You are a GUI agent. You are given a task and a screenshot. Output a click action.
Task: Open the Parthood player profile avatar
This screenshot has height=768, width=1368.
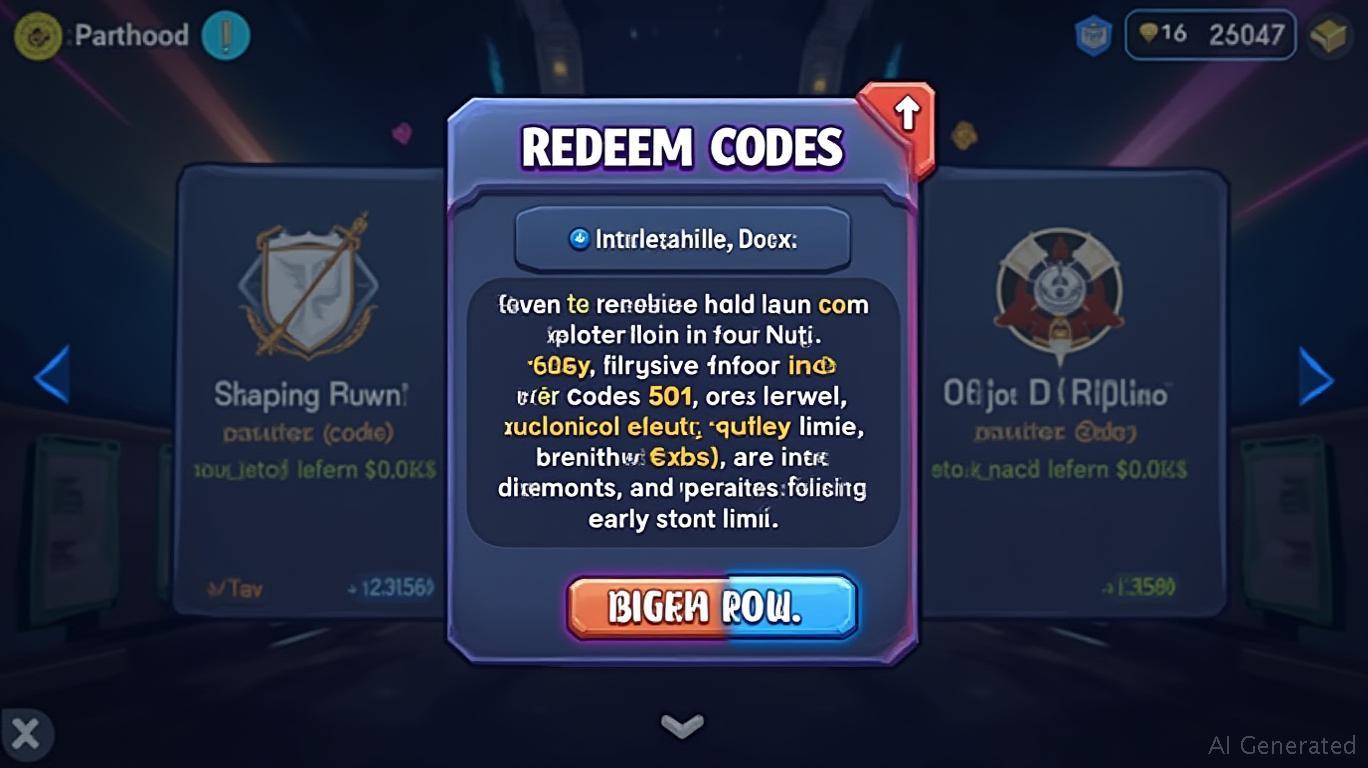point(38,36)
